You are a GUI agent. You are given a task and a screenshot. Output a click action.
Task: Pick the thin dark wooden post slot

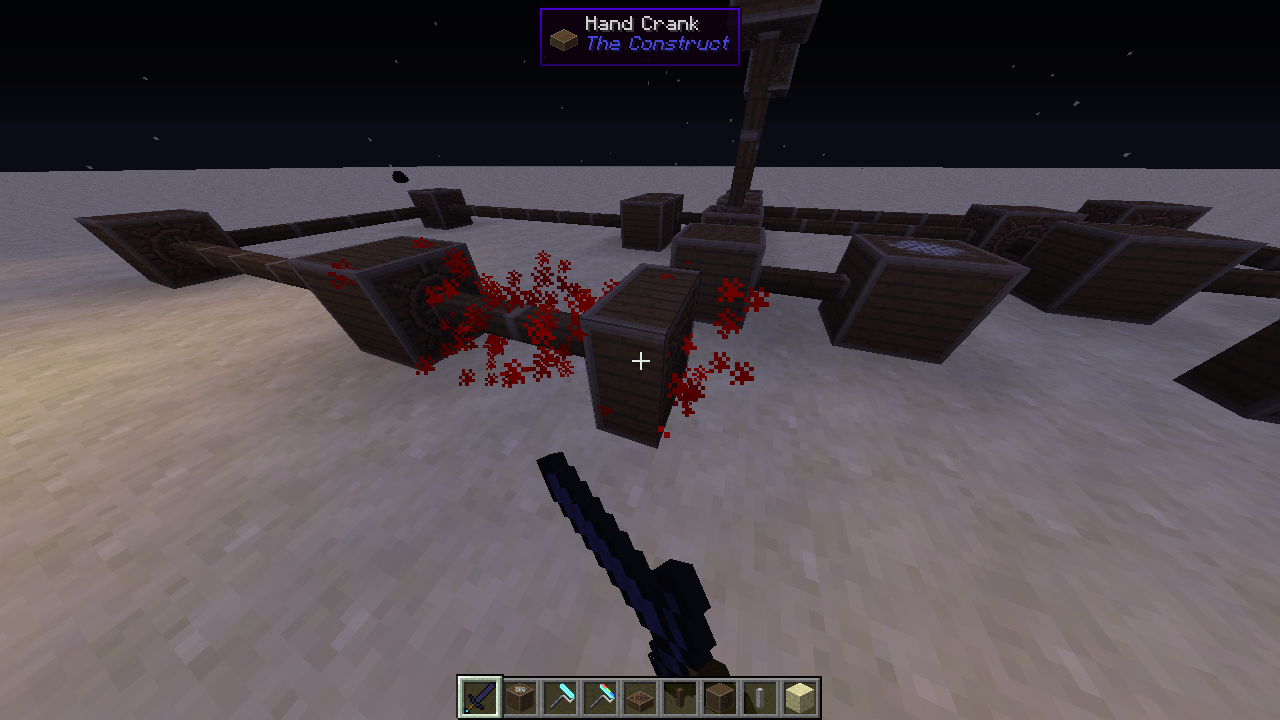(x=680, y=697)
